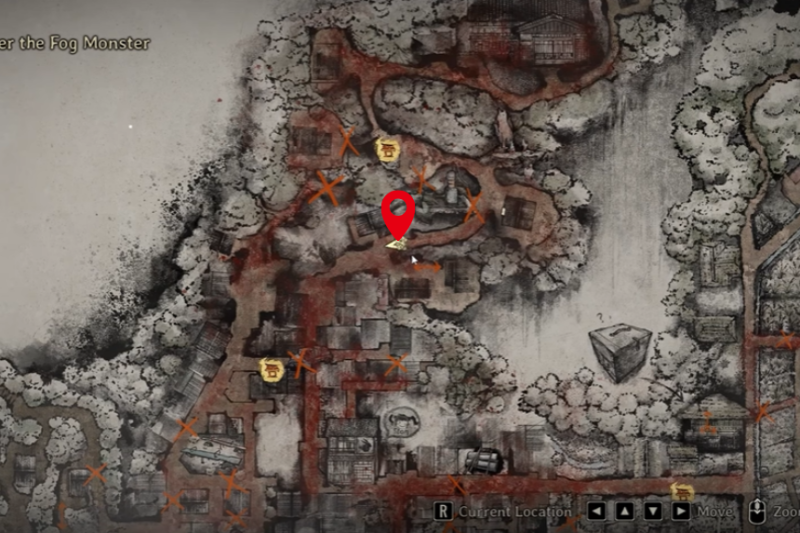Screen dimensions: 800x533
Task: Select the yellow shrine marker beside the Move prompt
Action: [x=682, y=491]
